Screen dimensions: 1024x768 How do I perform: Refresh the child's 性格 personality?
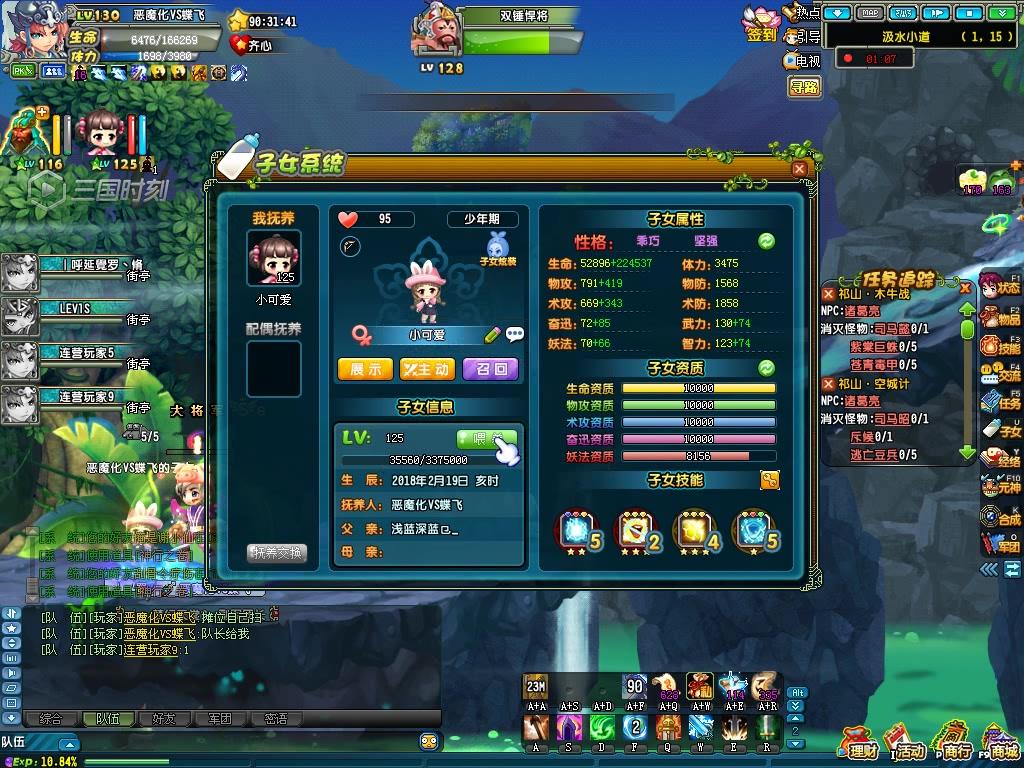767,241
